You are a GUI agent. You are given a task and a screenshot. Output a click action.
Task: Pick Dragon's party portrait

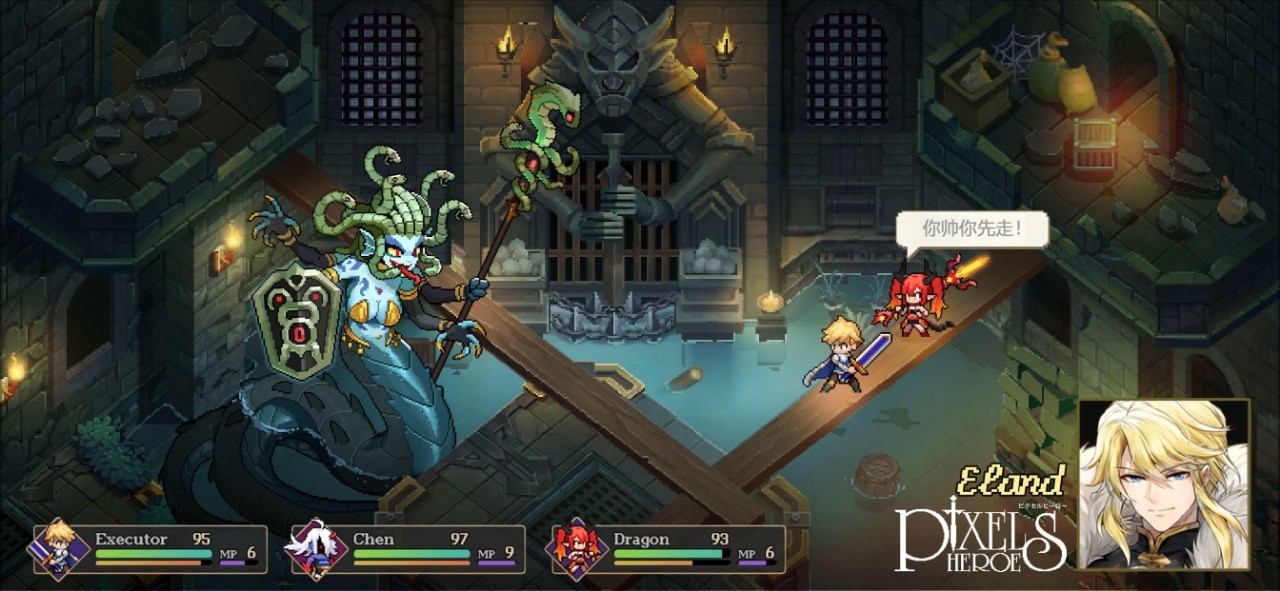point(577,549)
